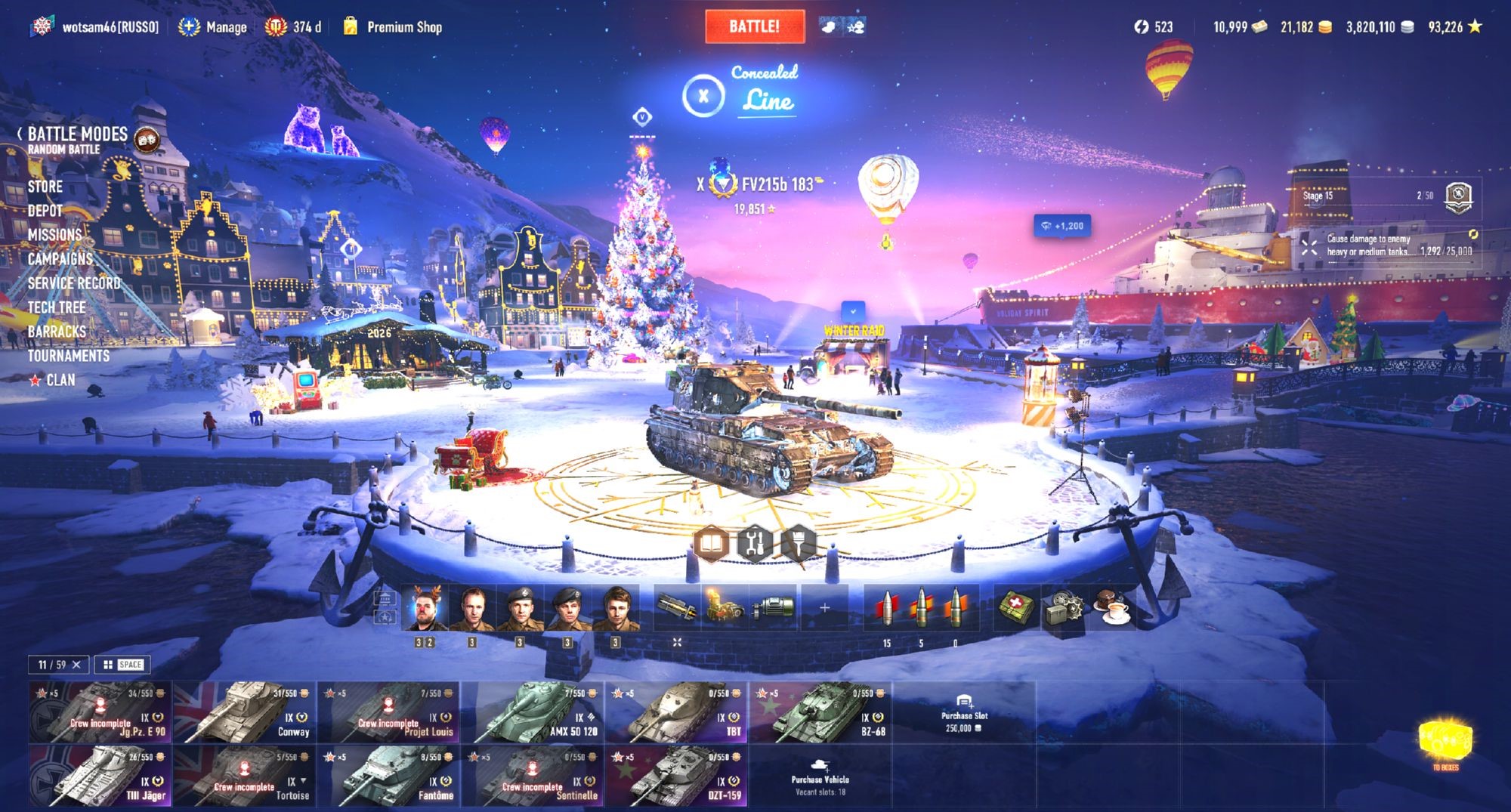Screen dimensions: 1511x812
Task: Click the Purchase Slot tile
Action: [x=964, y=712]
